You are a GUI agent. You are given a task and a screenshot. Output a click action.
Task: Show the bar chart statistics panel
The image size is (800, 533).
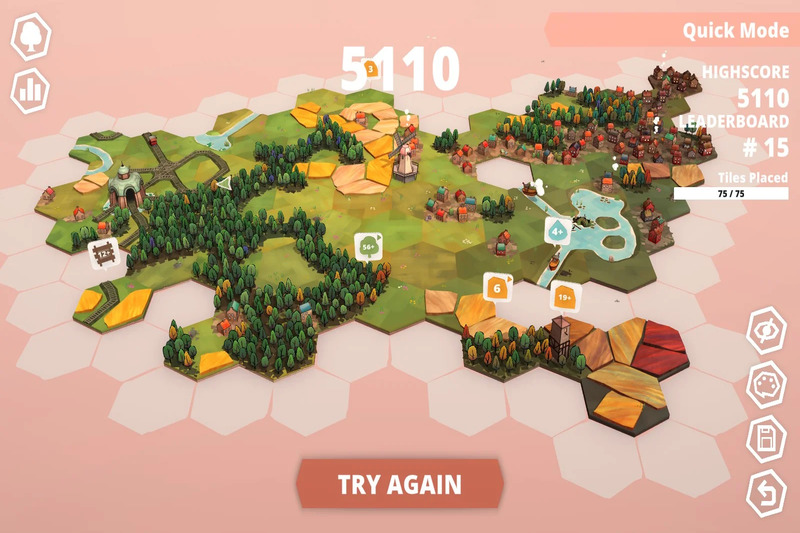pos(31,91)
